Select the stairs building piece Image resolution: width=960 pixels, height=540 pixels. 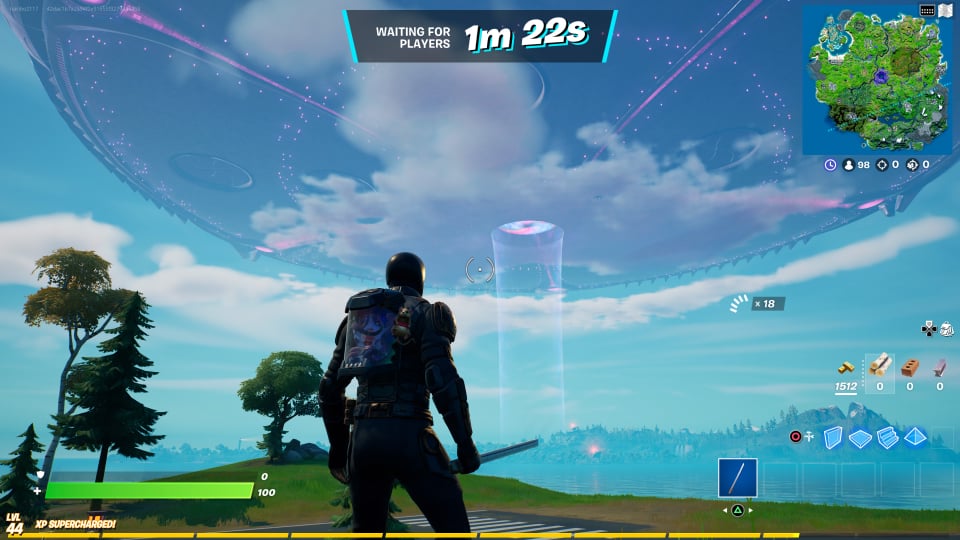[888, 437]
